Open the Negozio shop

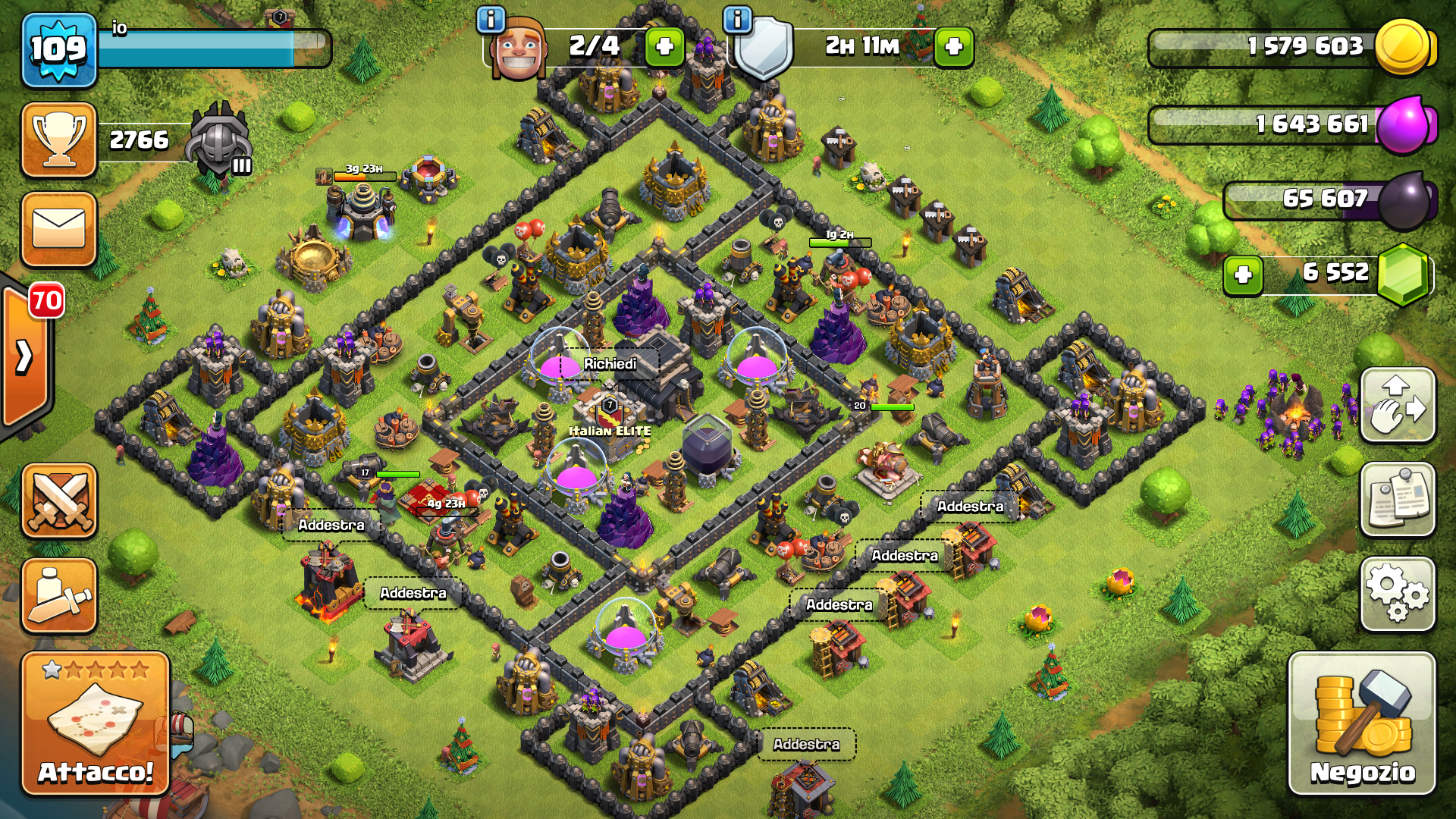click(x=1362, y=723)
